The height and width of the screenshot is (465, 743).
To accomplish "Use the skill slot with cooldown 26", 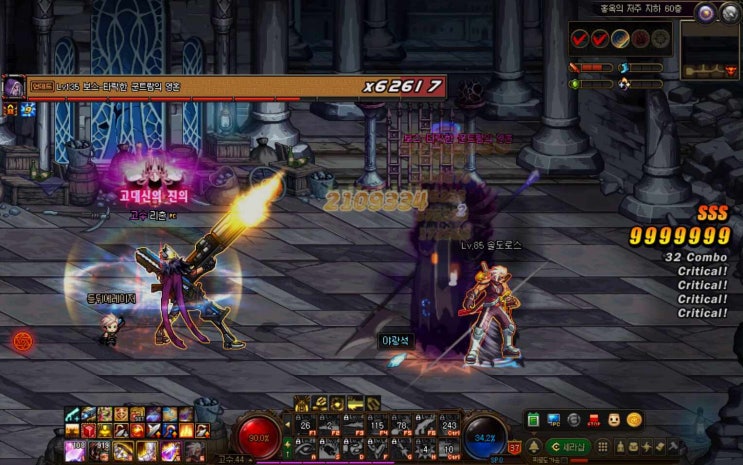I will point(307,425).
